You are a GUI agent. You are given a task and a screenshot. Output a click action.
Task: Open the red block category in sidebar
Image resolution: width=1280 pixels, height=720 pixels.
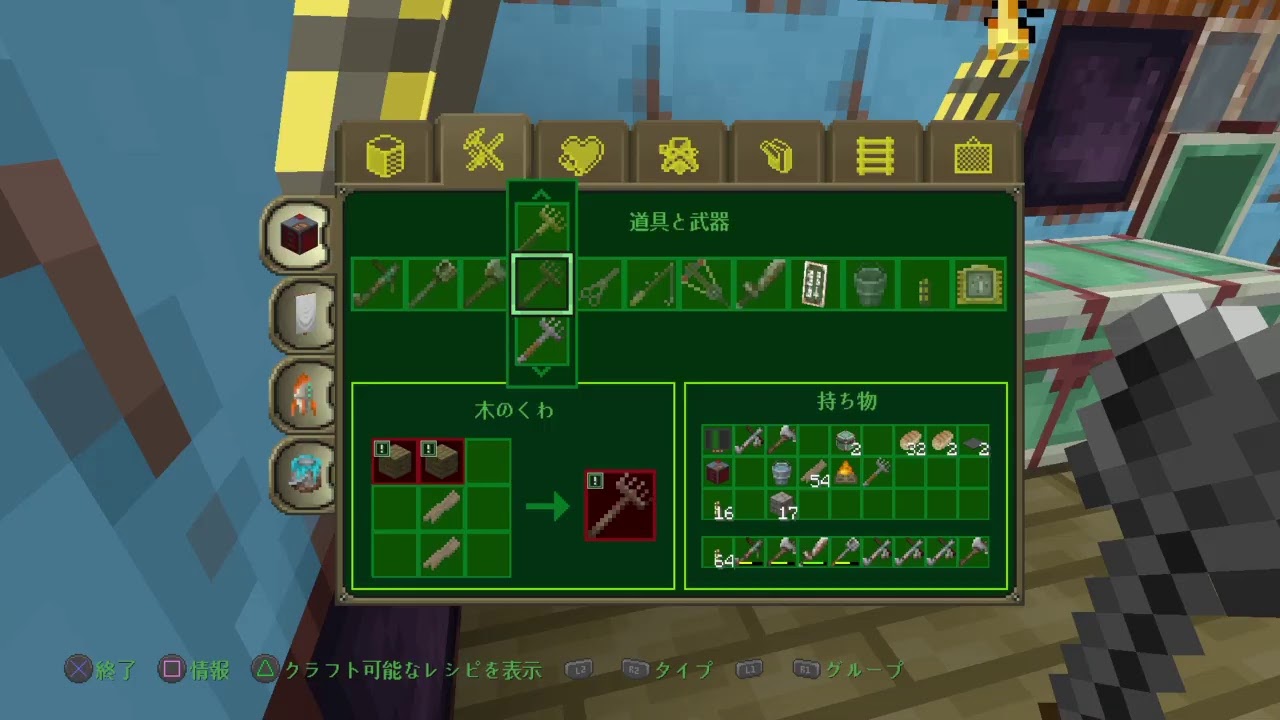point(303,233)
